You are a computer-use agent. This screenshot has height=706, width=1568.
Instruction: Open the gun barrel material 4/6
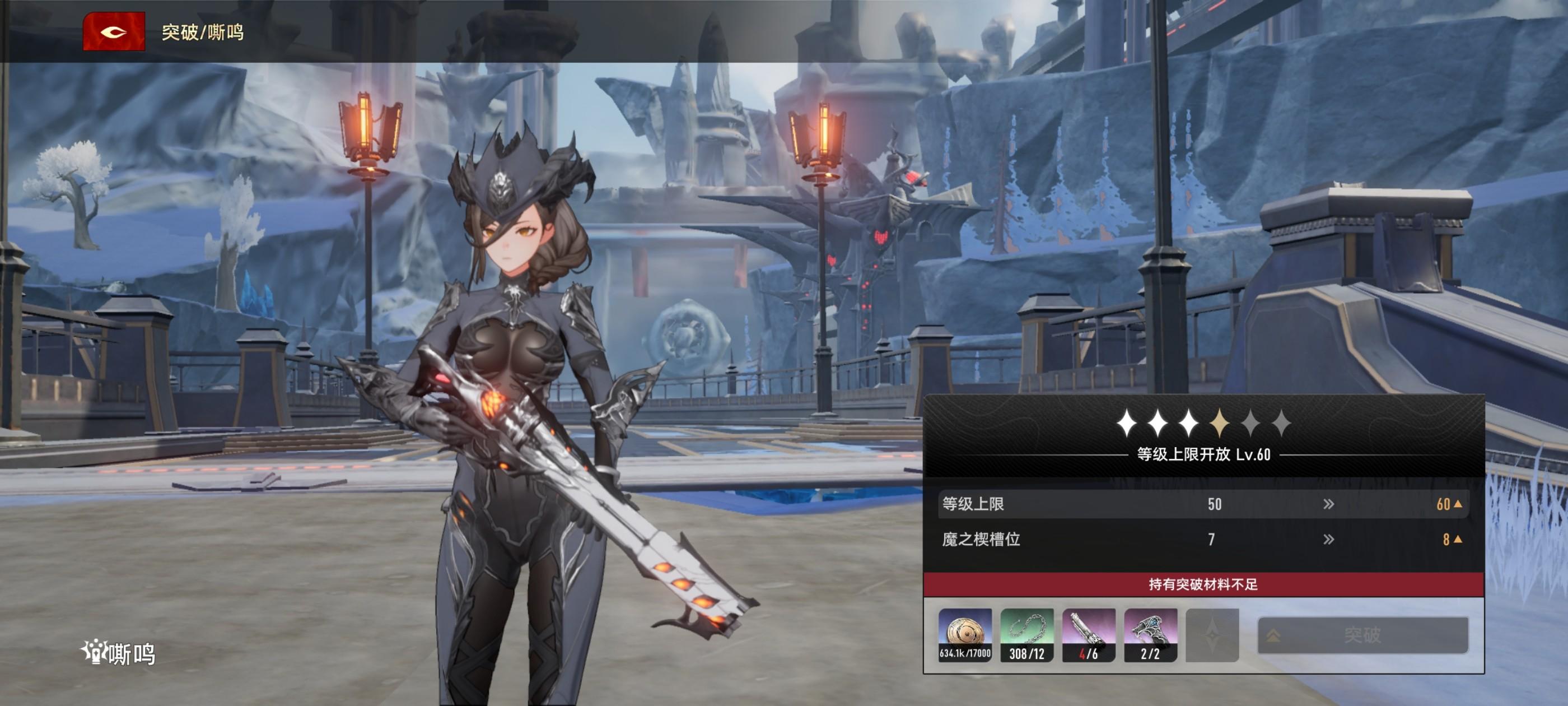1088,635
